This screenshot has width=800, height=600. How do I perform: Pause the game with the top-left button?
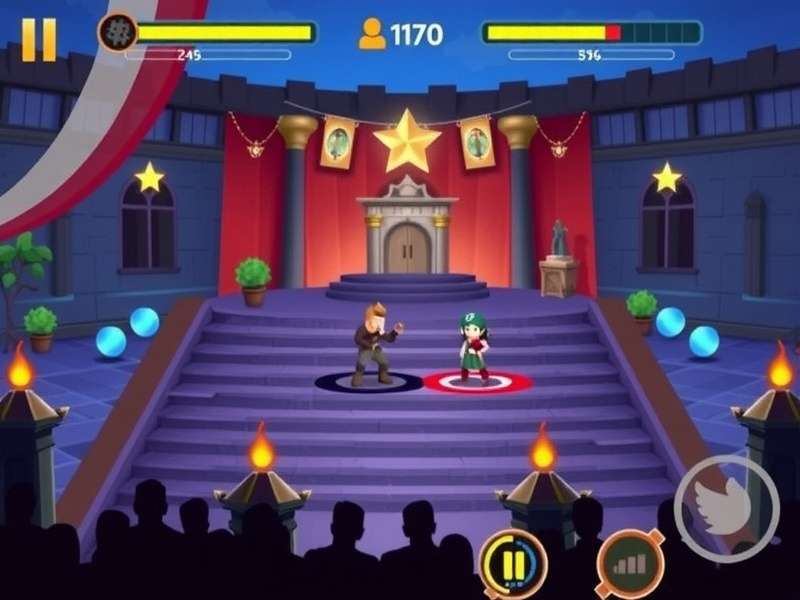click(39, 40)
